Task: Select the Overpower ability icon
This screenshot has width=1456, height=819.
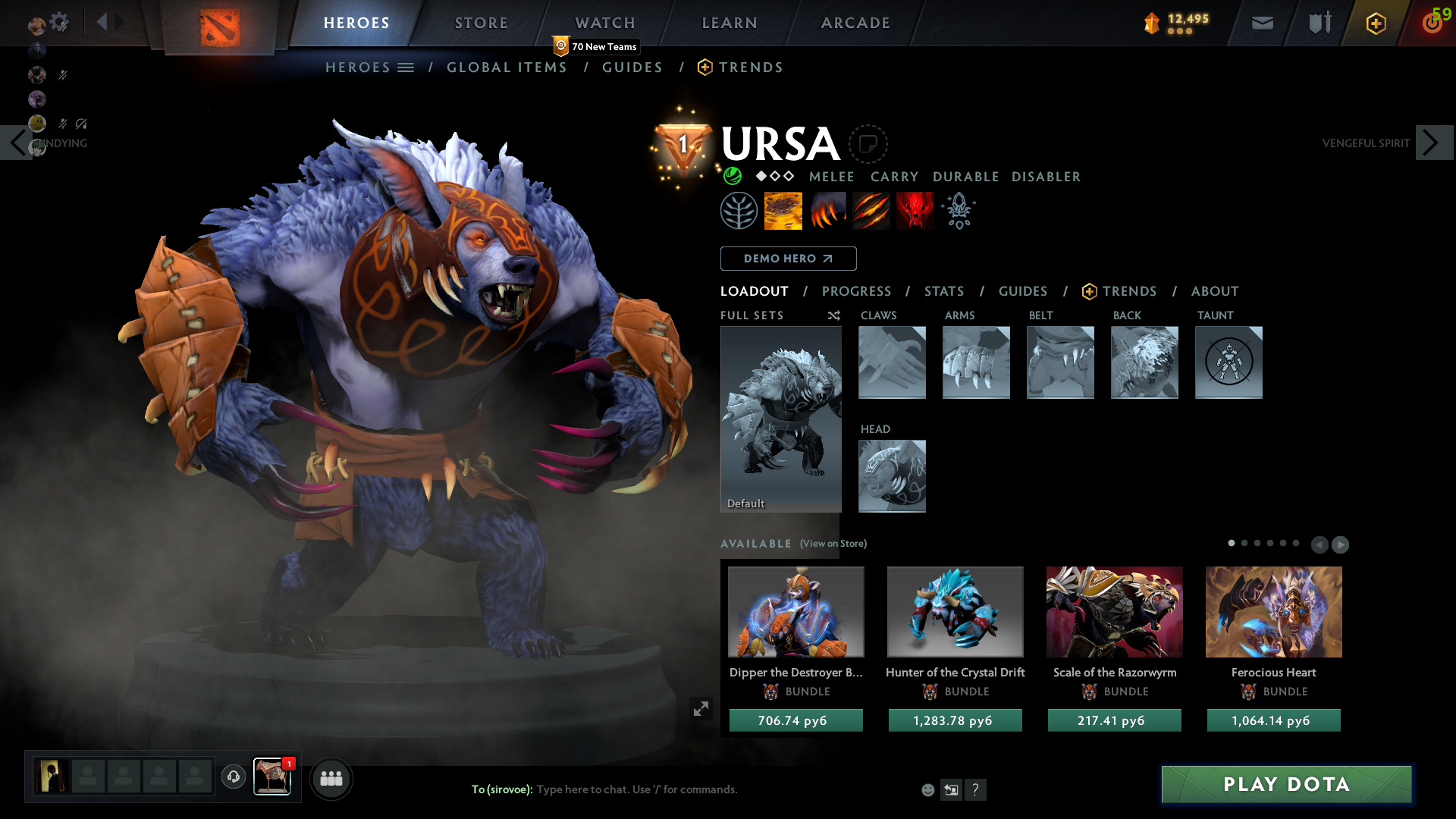Action: pos(827,210)
